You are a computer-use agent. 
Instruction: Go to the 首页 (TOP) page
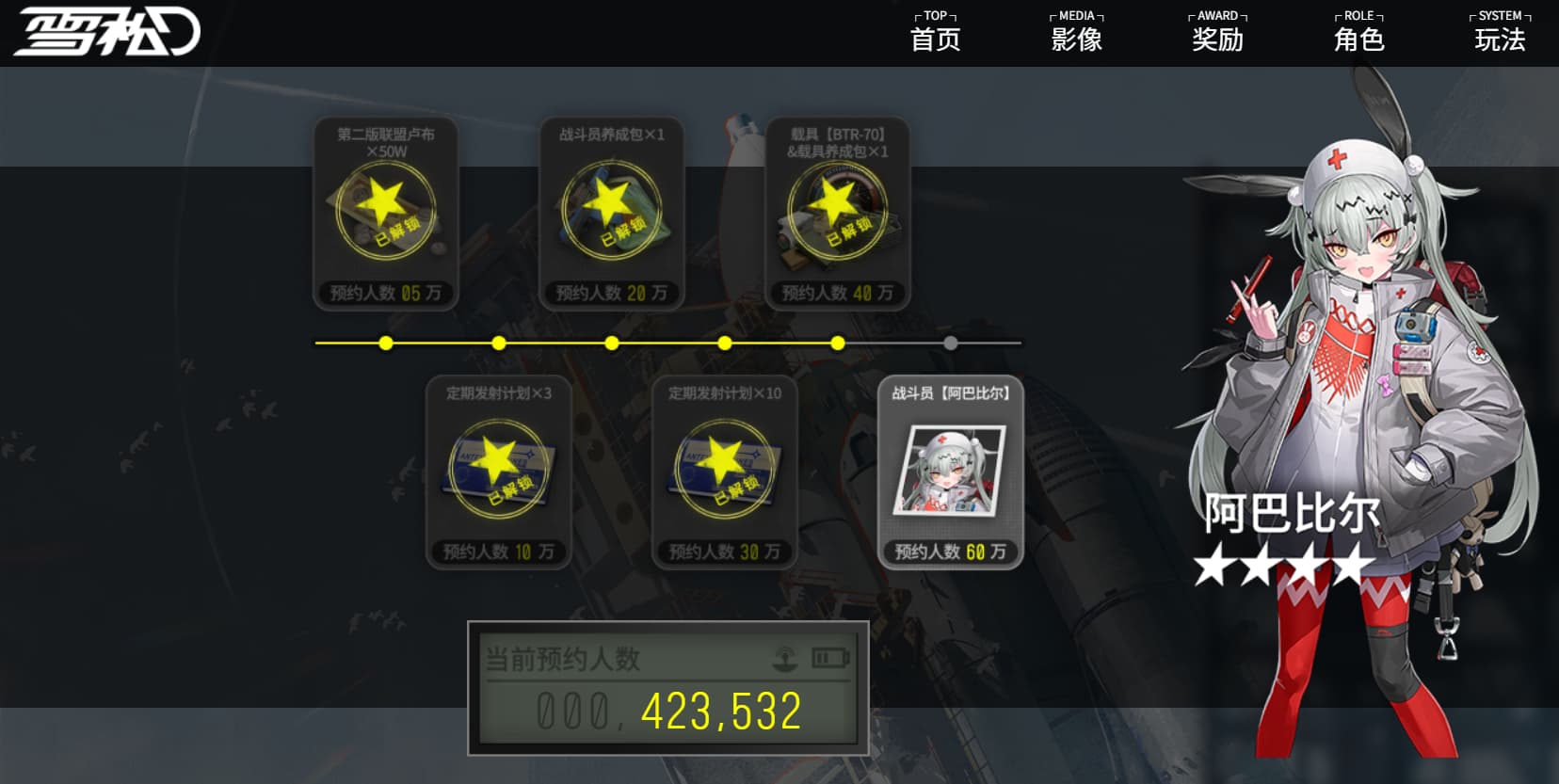pyautogui.click(x=935, y=32)
